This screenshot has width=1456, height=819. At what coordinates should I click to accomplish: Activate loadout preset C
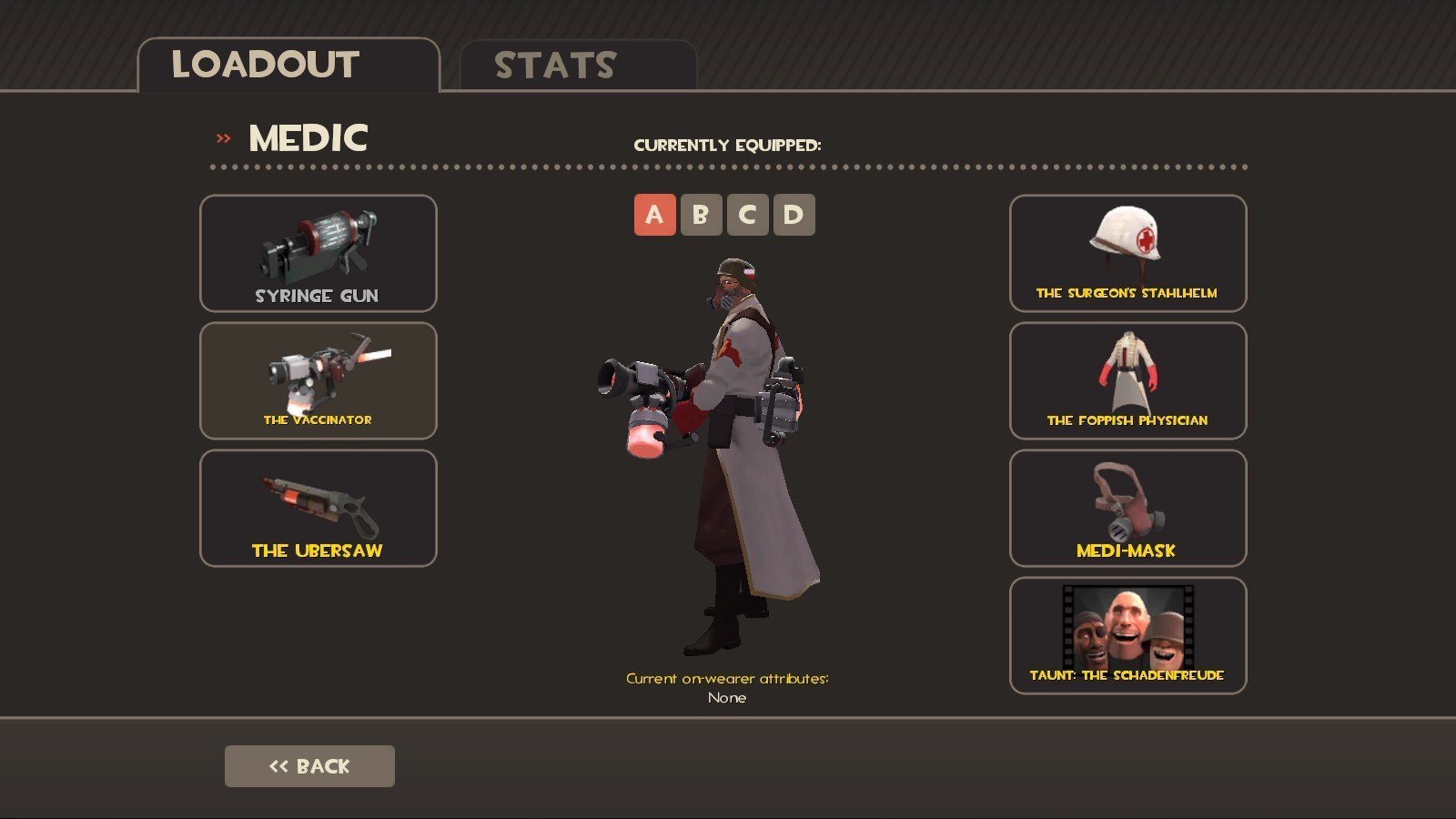click(x=747, y=215)
